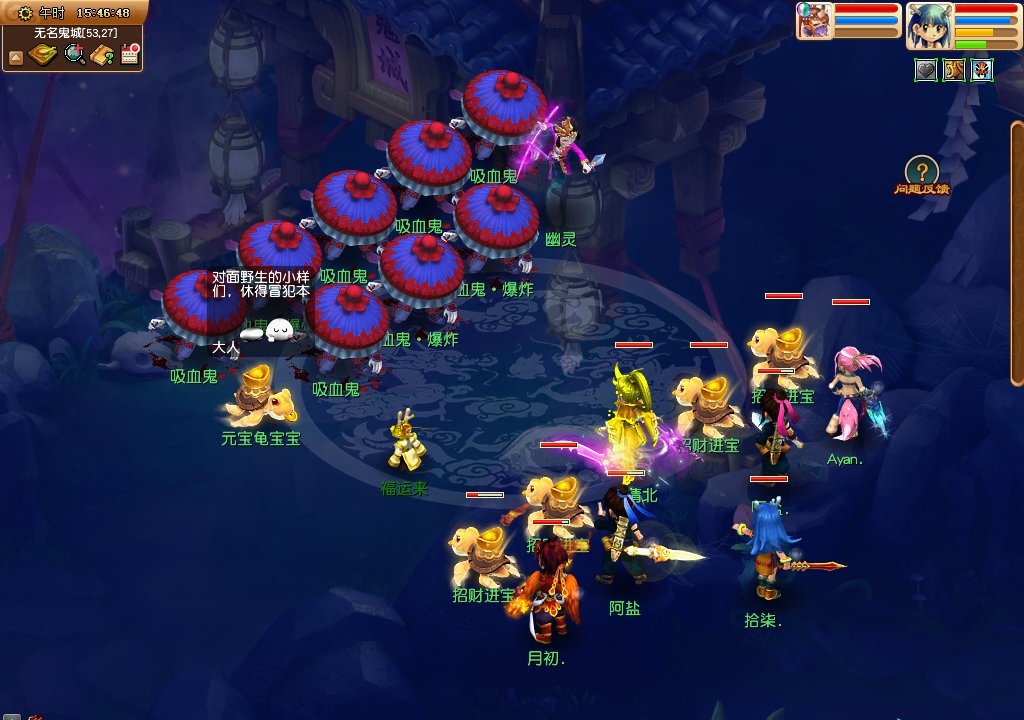
Task: Click the grey heart status icon
Action: (x=926, y=70)
